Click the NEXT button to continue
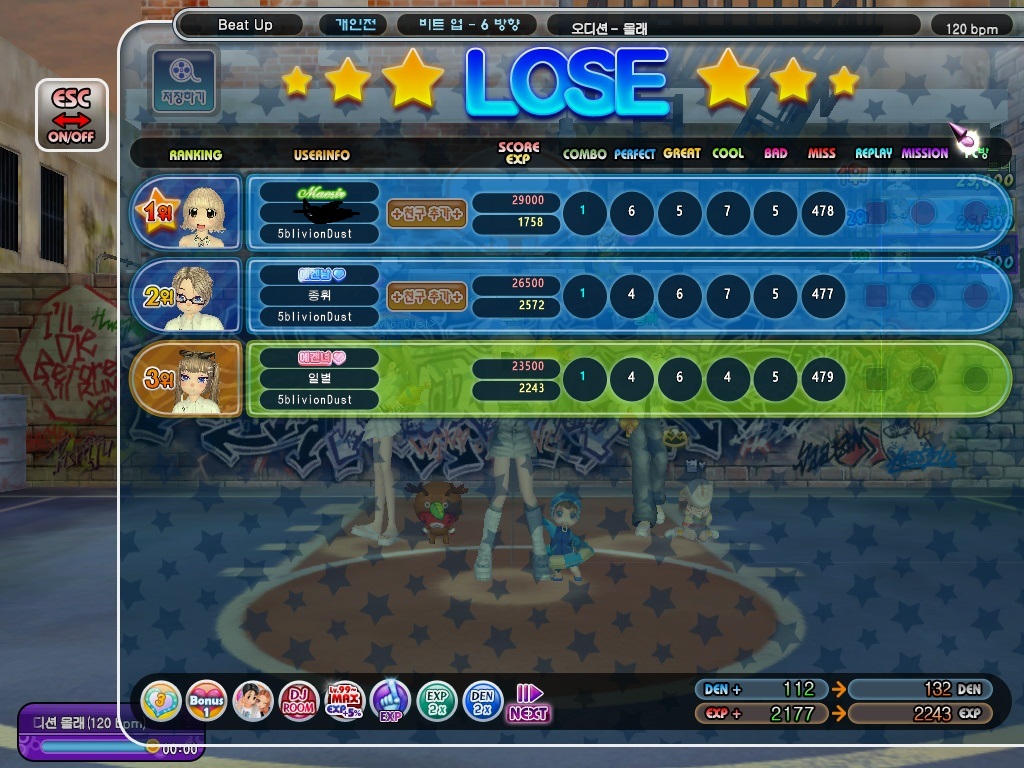Viewport: 1024px width, 768px height. (528, 702)
